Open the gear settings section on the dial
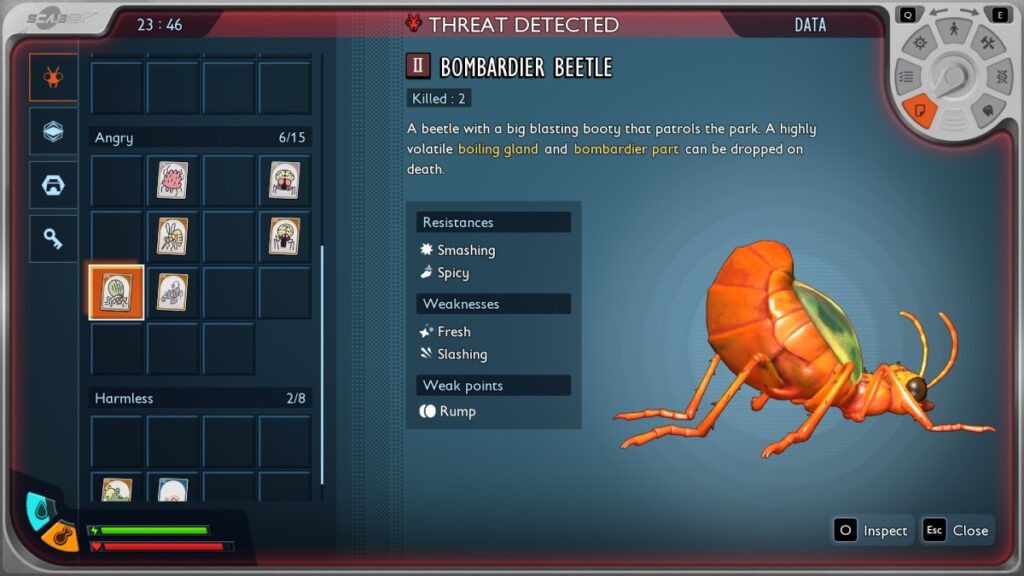Image resolution: width=1024 pixels, height=576 pixels. pos(920,42)
